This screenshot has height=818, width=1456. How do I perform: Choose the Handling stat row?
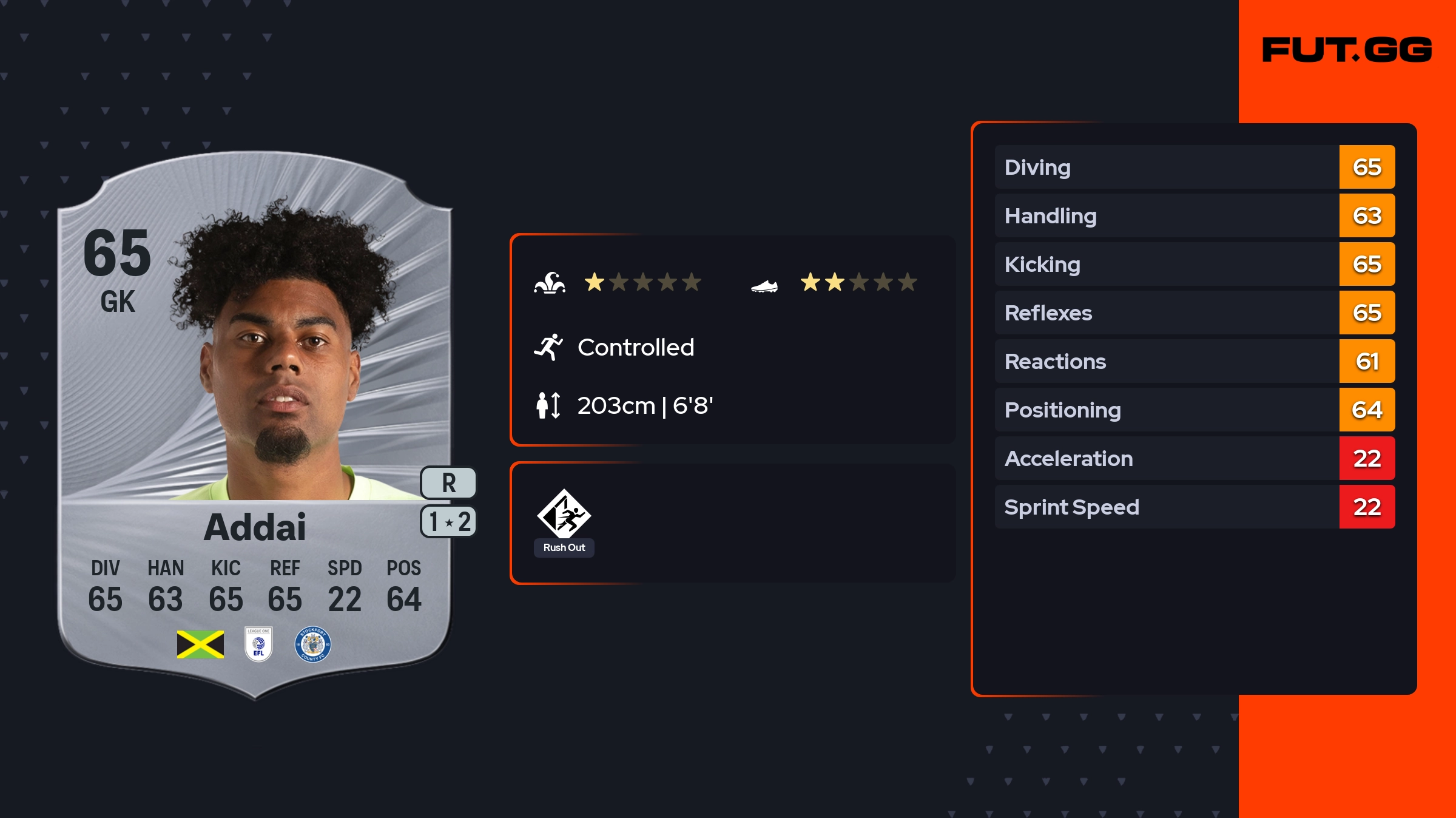1194,215
